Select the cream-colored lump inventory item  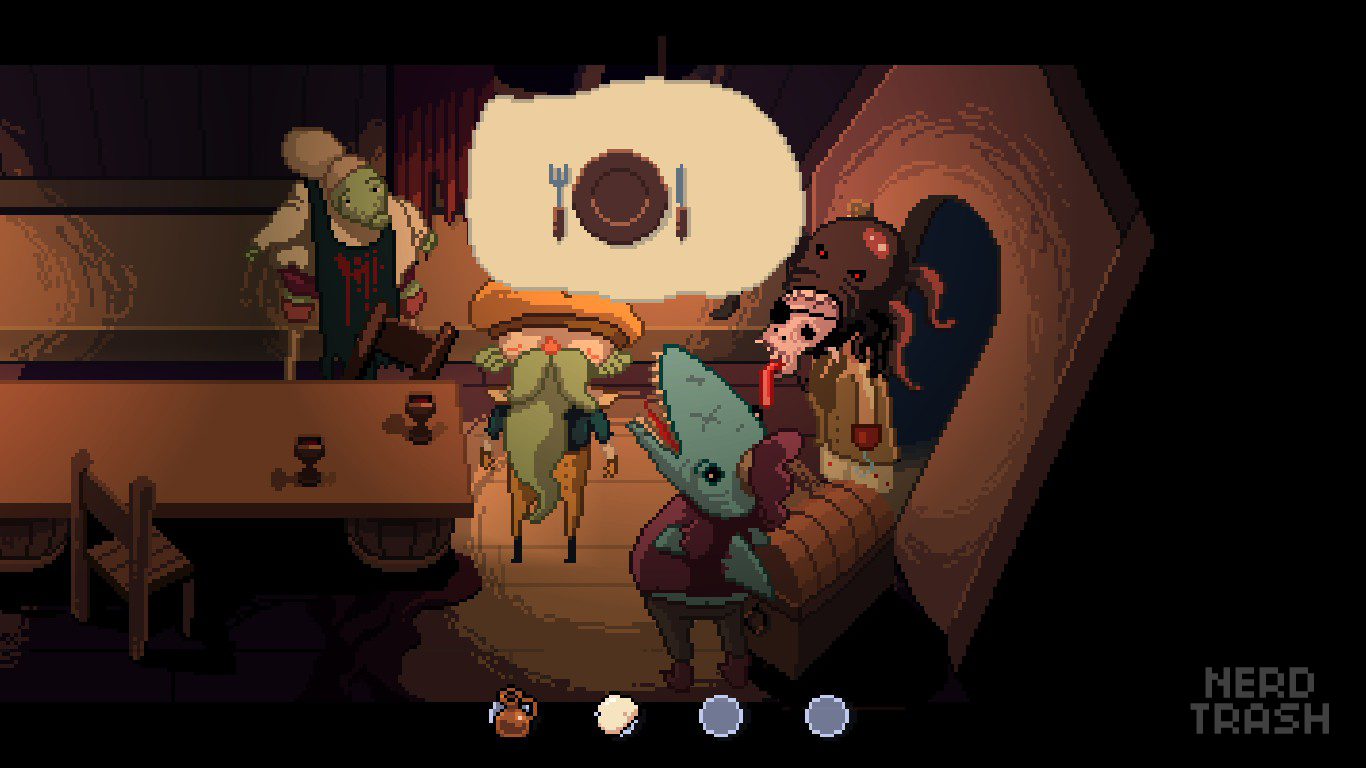coord(617,715)
